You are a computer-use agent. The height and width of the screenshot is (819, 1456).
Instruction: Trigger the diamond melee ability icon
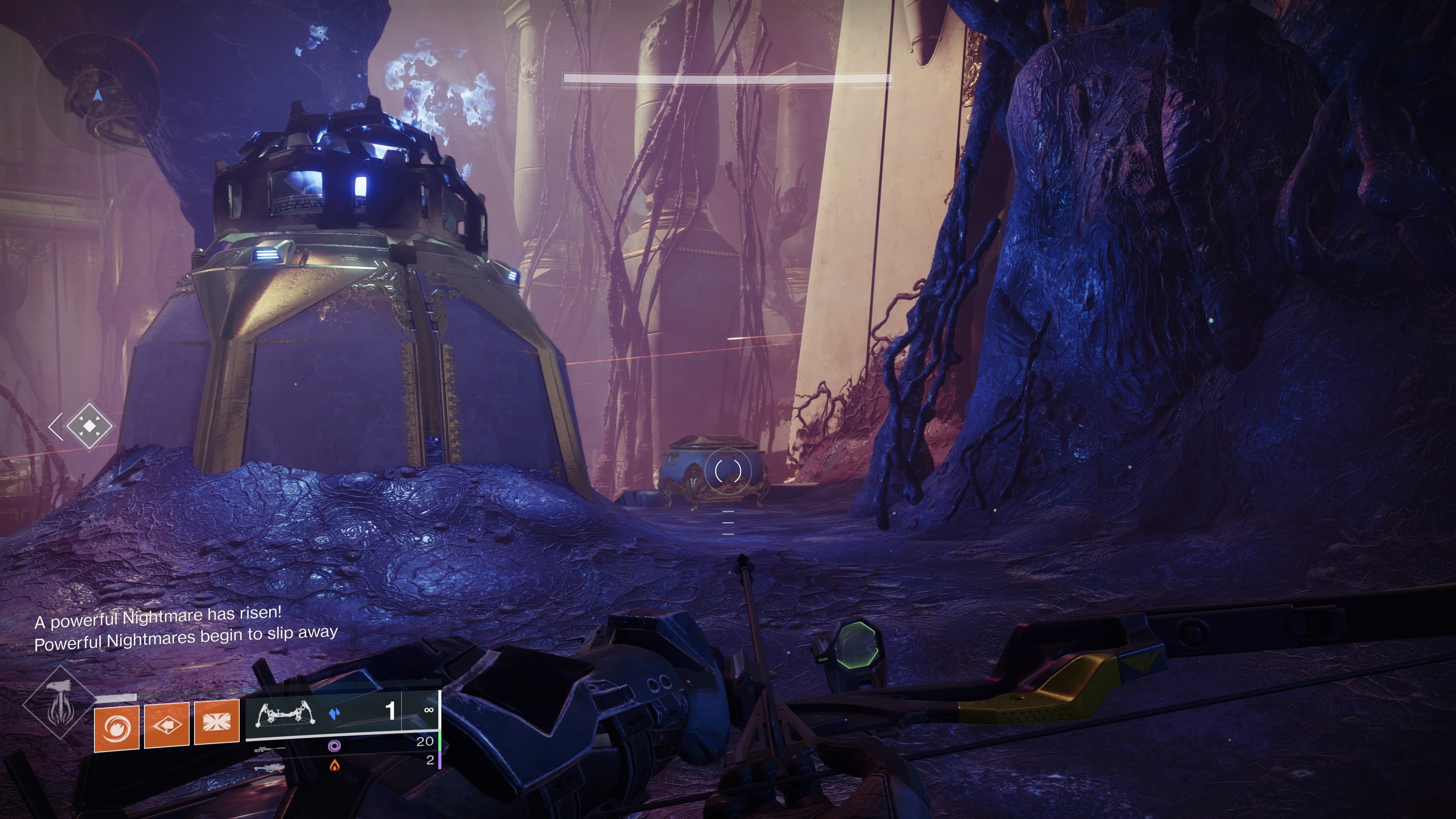(167, 725)
